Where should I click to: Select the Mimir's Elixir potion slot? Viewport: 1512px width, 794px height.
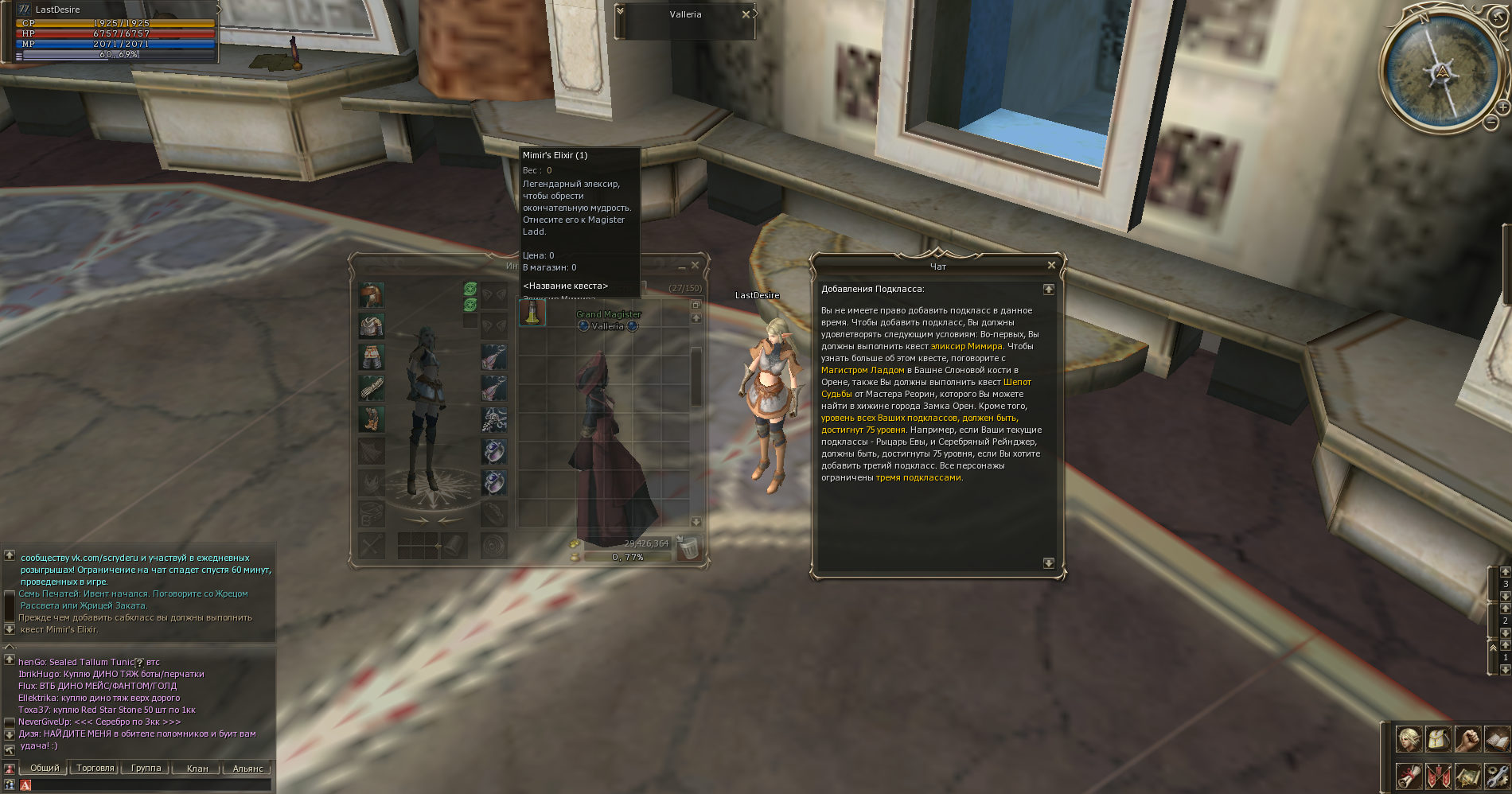pos(532,313)
